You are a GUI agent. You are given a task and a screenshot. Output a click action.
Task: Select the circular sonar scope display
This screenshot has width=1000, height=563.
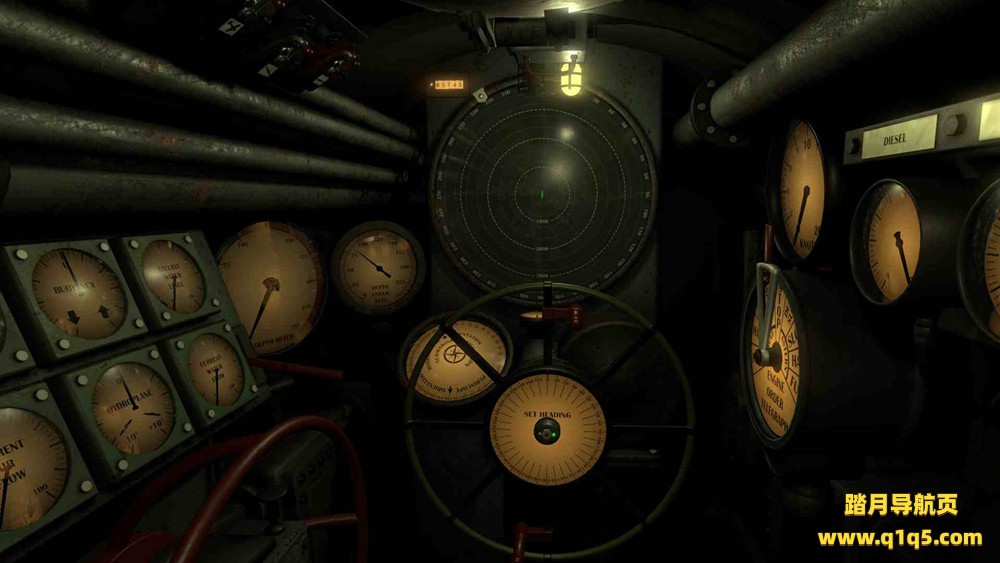541,190
